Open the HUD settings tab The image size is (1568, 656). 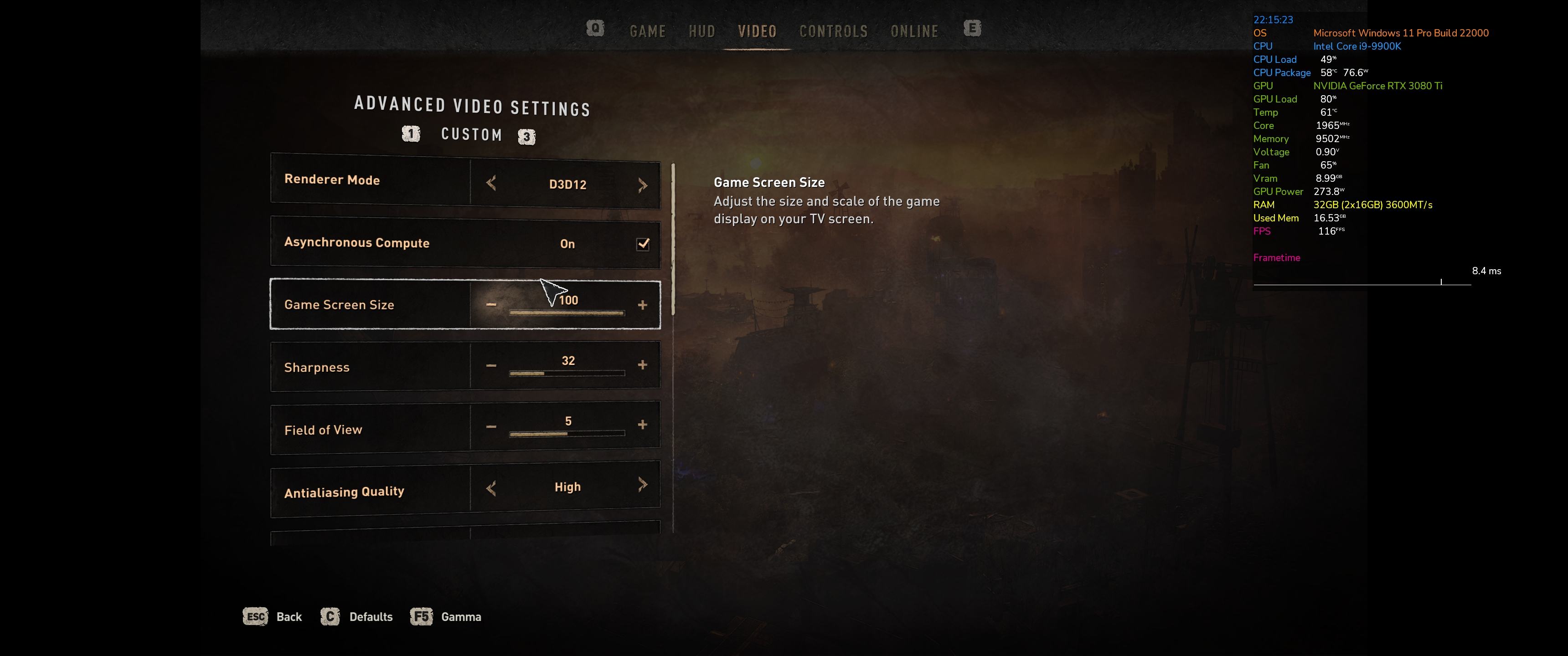pyautogui.click(x=701, y=31)
